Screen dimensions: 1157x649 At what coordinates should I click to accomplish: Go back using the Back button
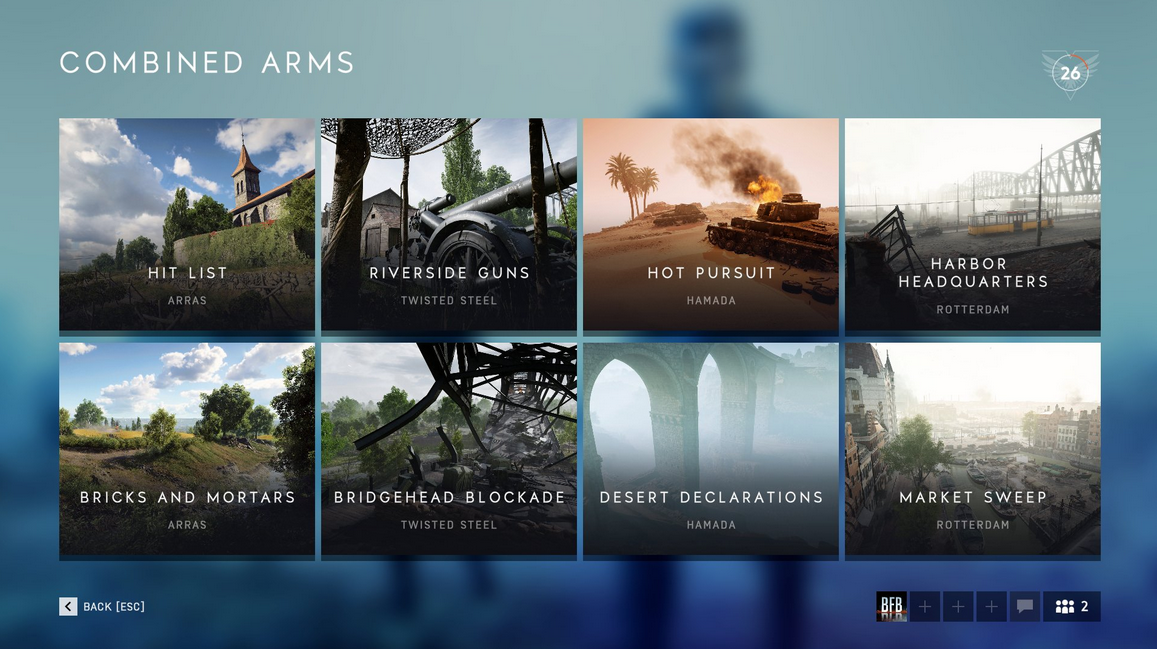(x=102, y=607)
